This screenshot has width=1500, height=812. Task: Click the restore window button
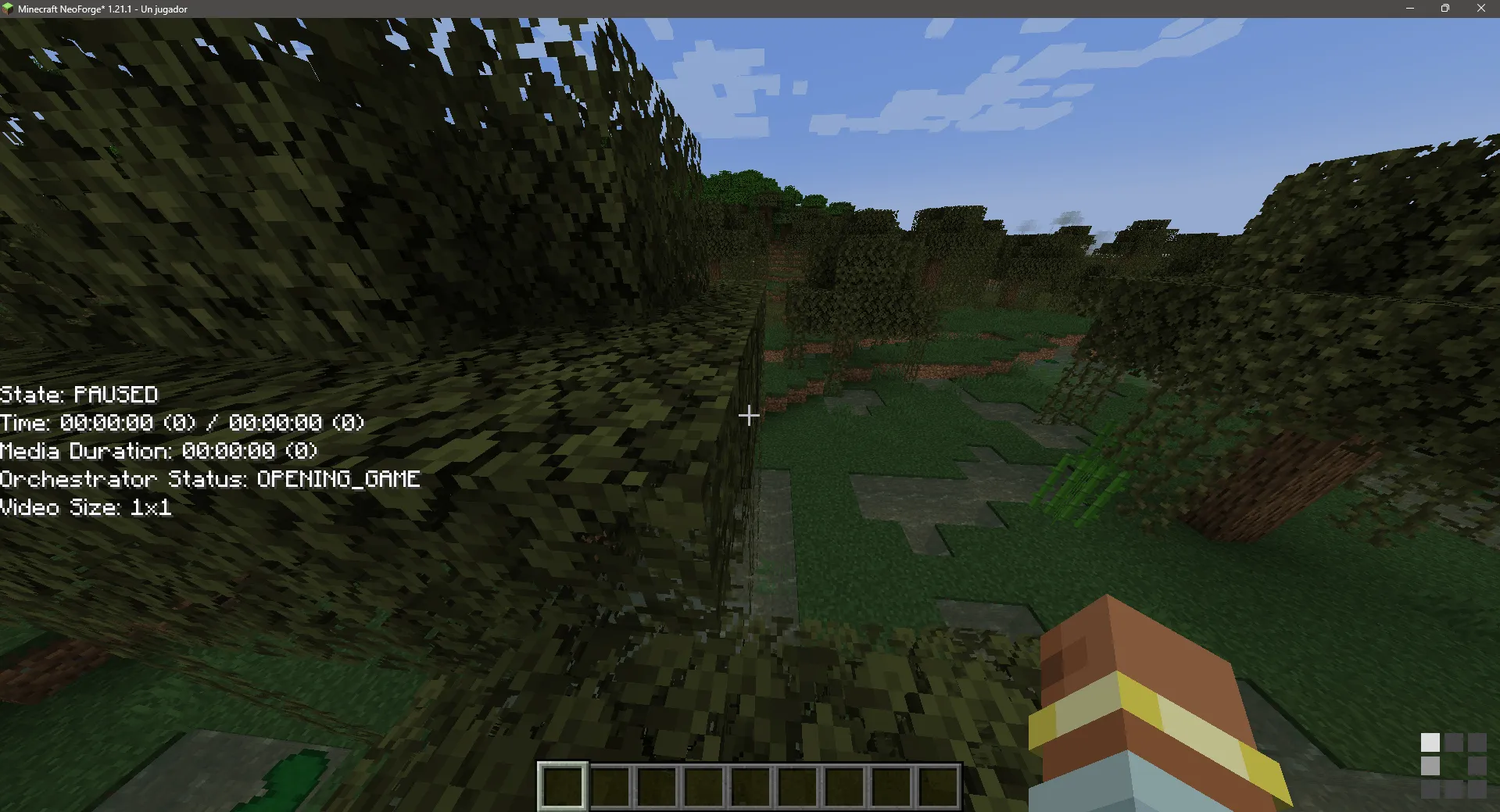tap(1445, 9)
